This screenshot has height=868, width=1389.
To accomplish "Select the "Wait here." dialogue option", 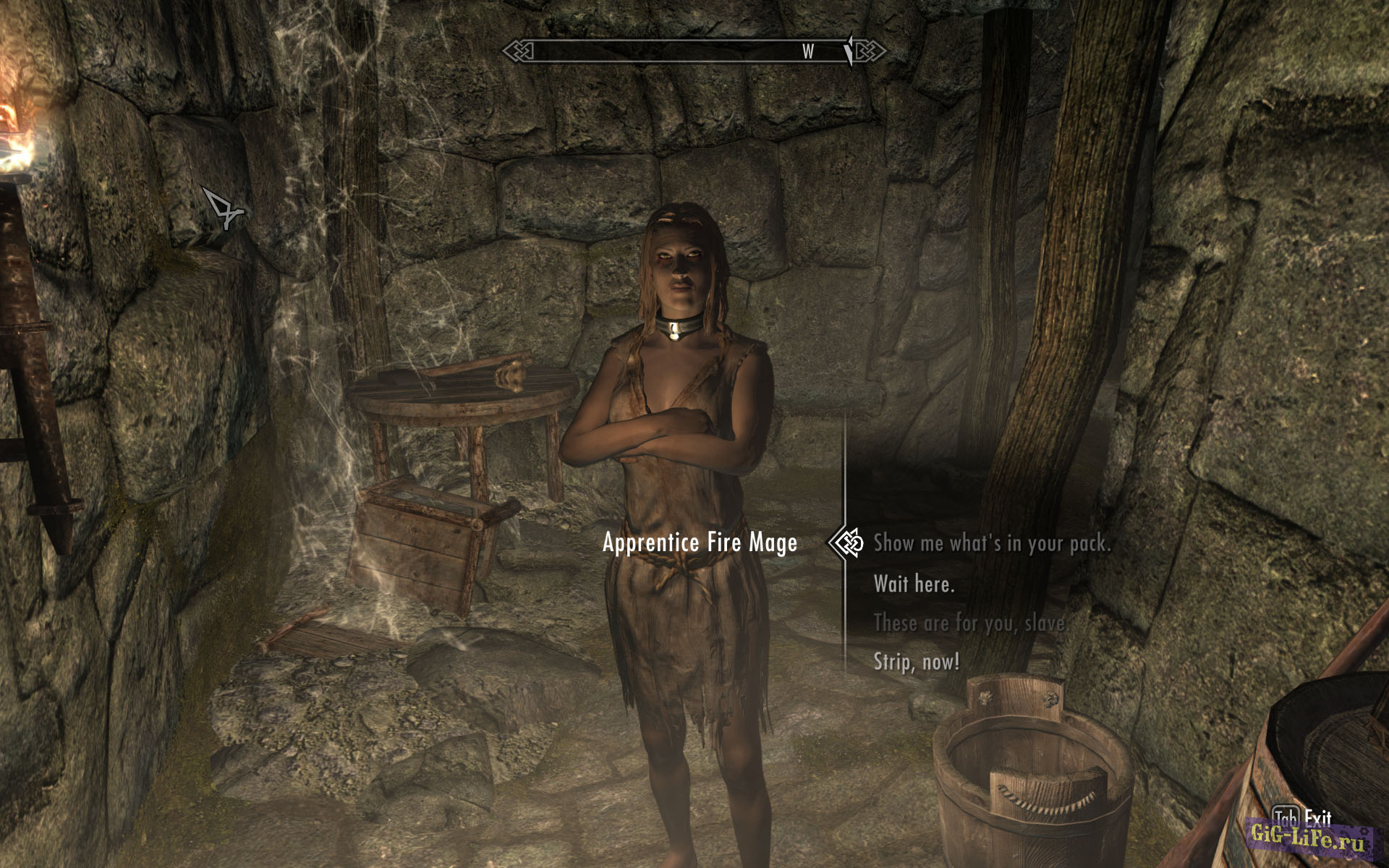I will coord(914,583).
